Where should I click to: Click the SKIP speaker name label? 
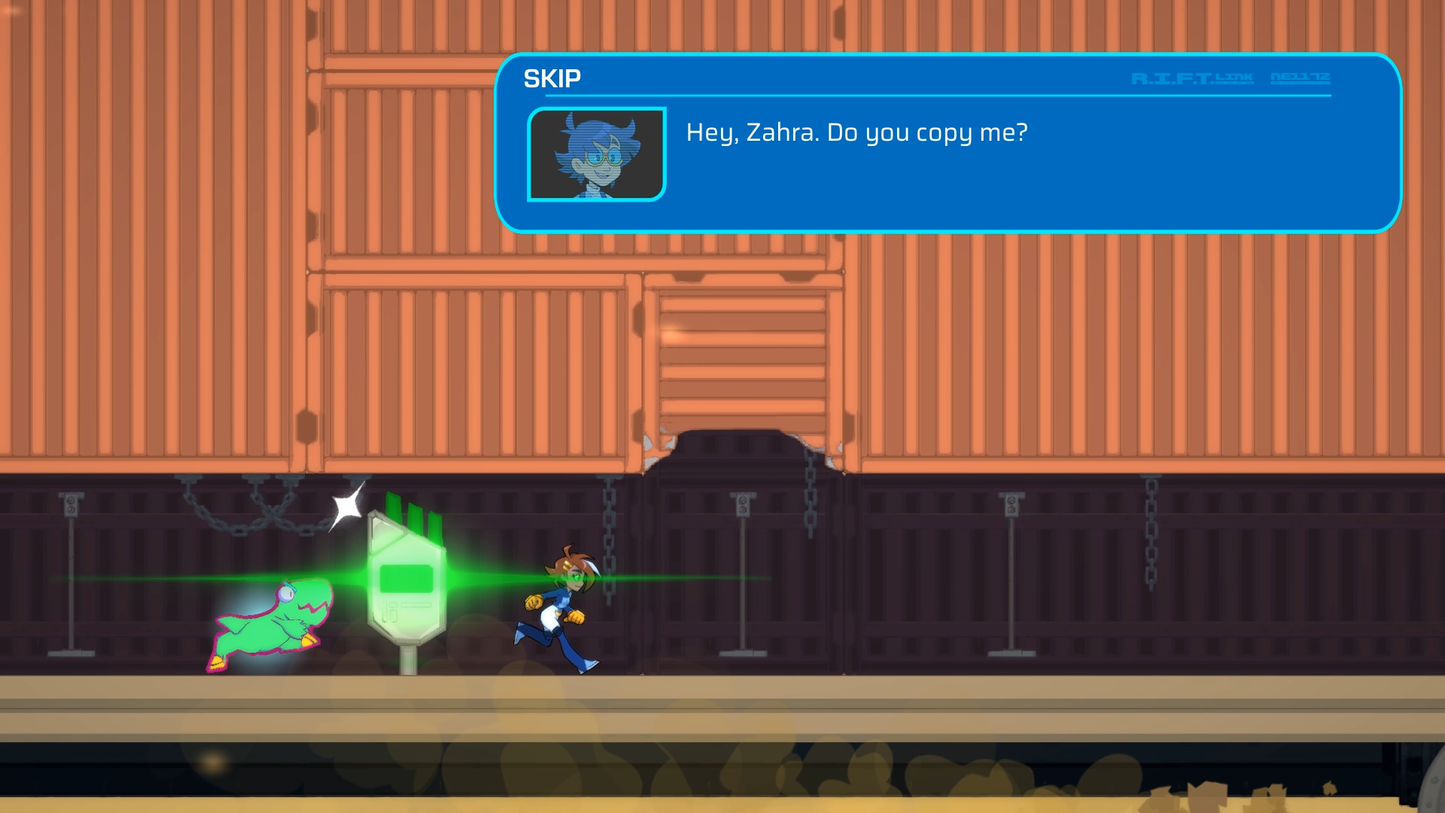click(x=551, y=78)
